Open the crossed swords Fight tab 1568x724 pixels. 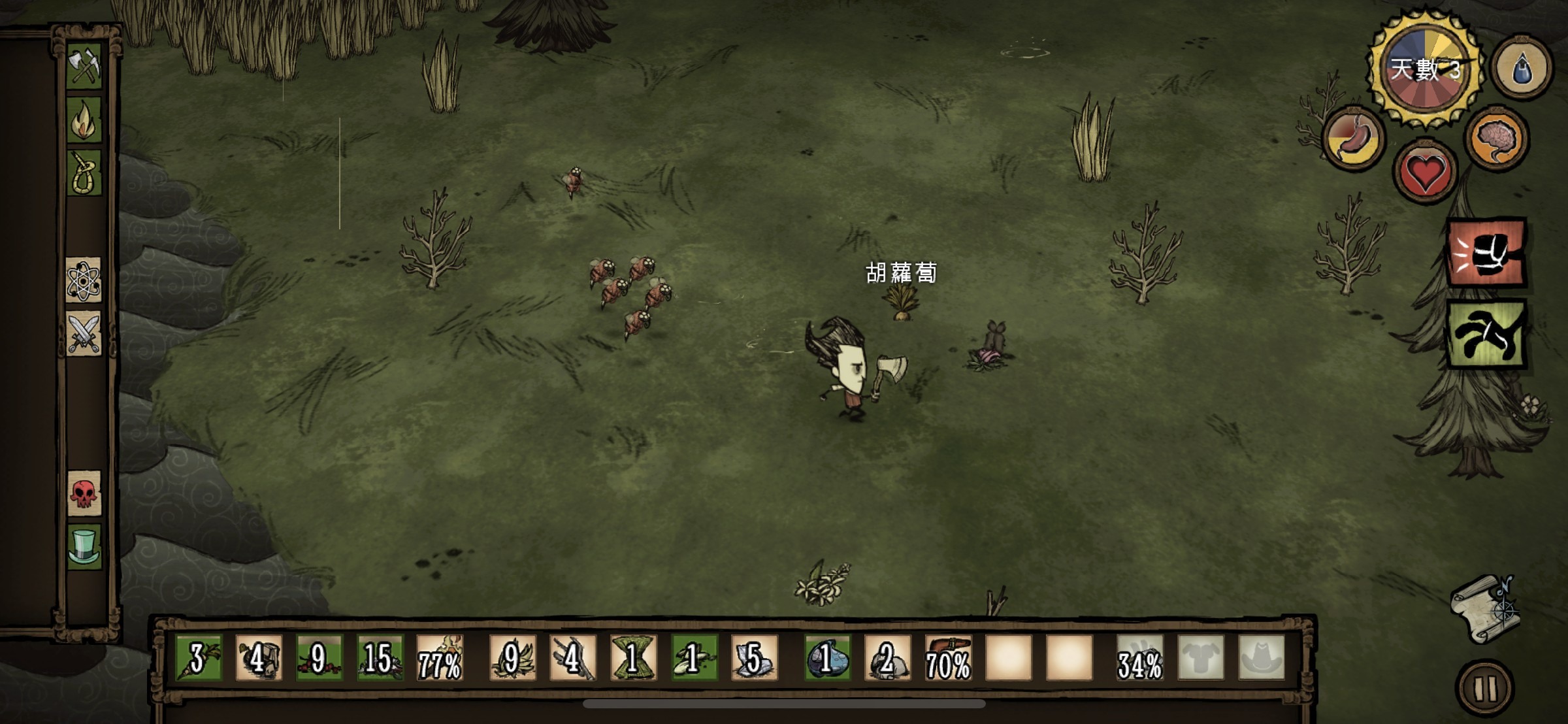tap(84, 333)
